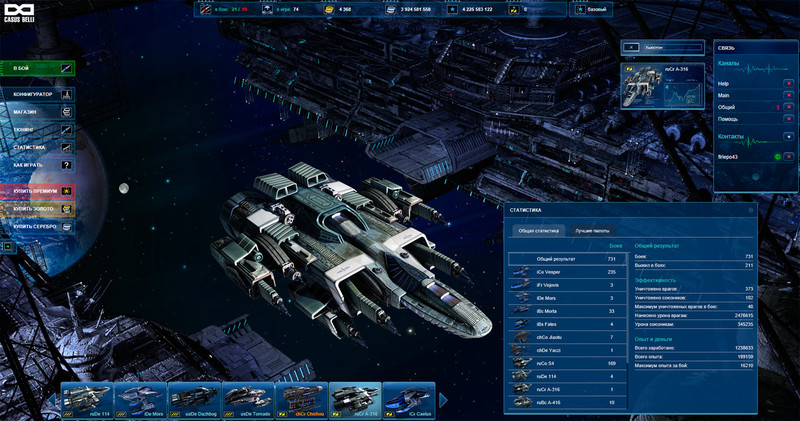
Task: Close the Статистика window
Action: tap(751, 211)
